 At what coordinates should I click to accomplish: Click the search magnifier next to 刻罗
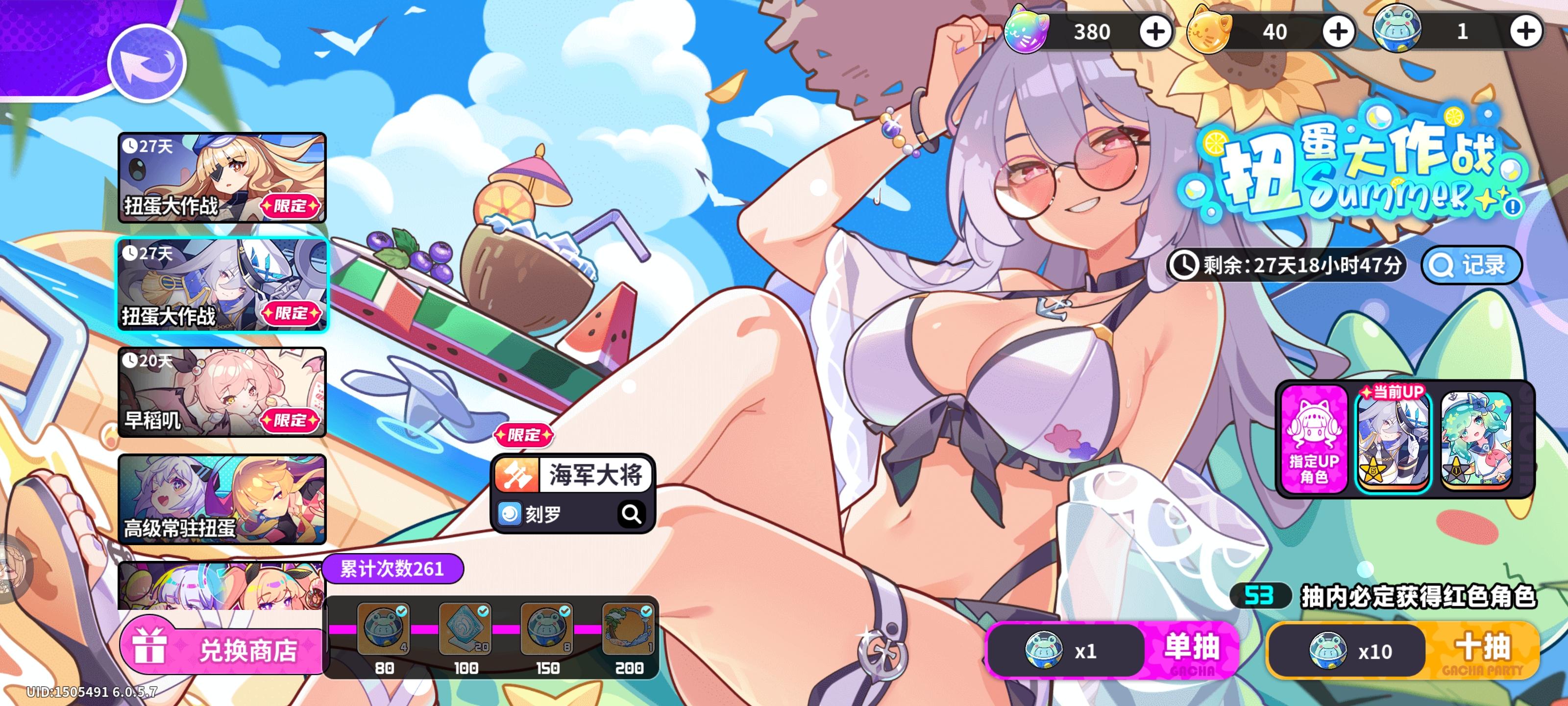pyautogui.click(x=633, y=513)
